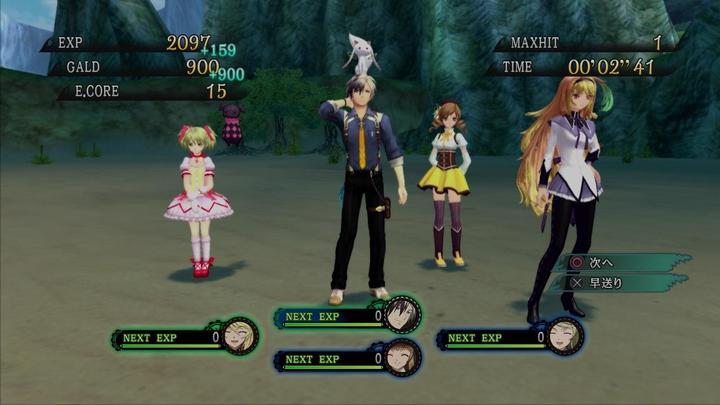The width and height of the screenshot is (720, 405).
Task: Select the smiling brown-haired girl's portrait
Action: 402,357
